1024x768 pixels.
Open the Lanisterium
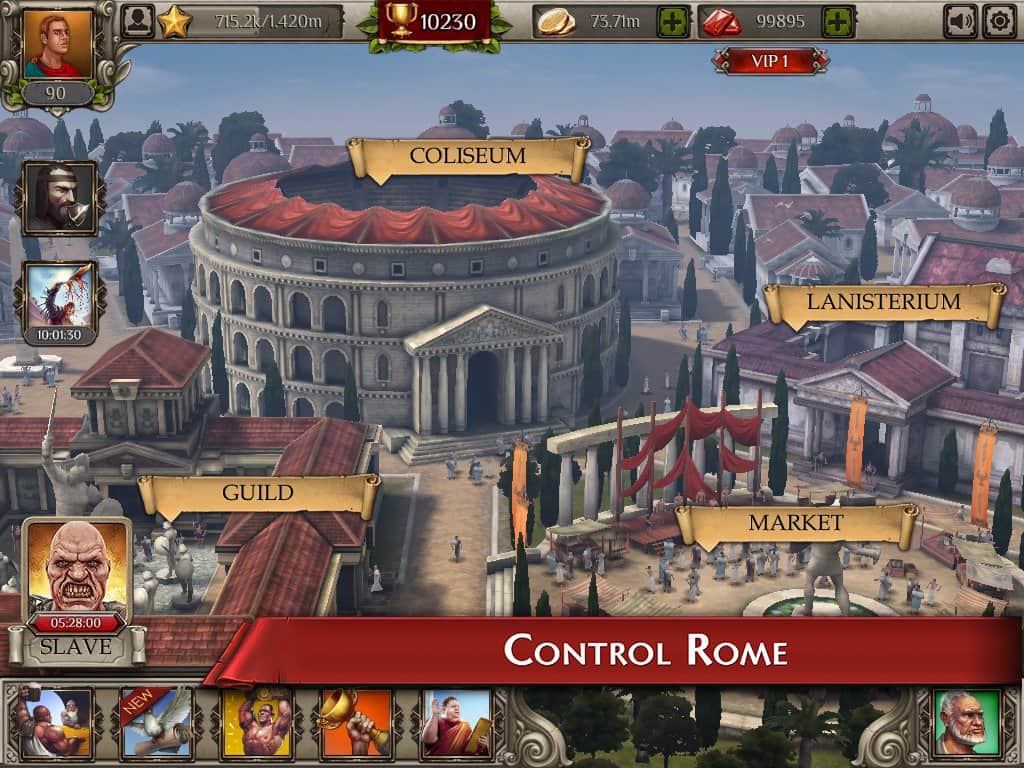point(883,301)
